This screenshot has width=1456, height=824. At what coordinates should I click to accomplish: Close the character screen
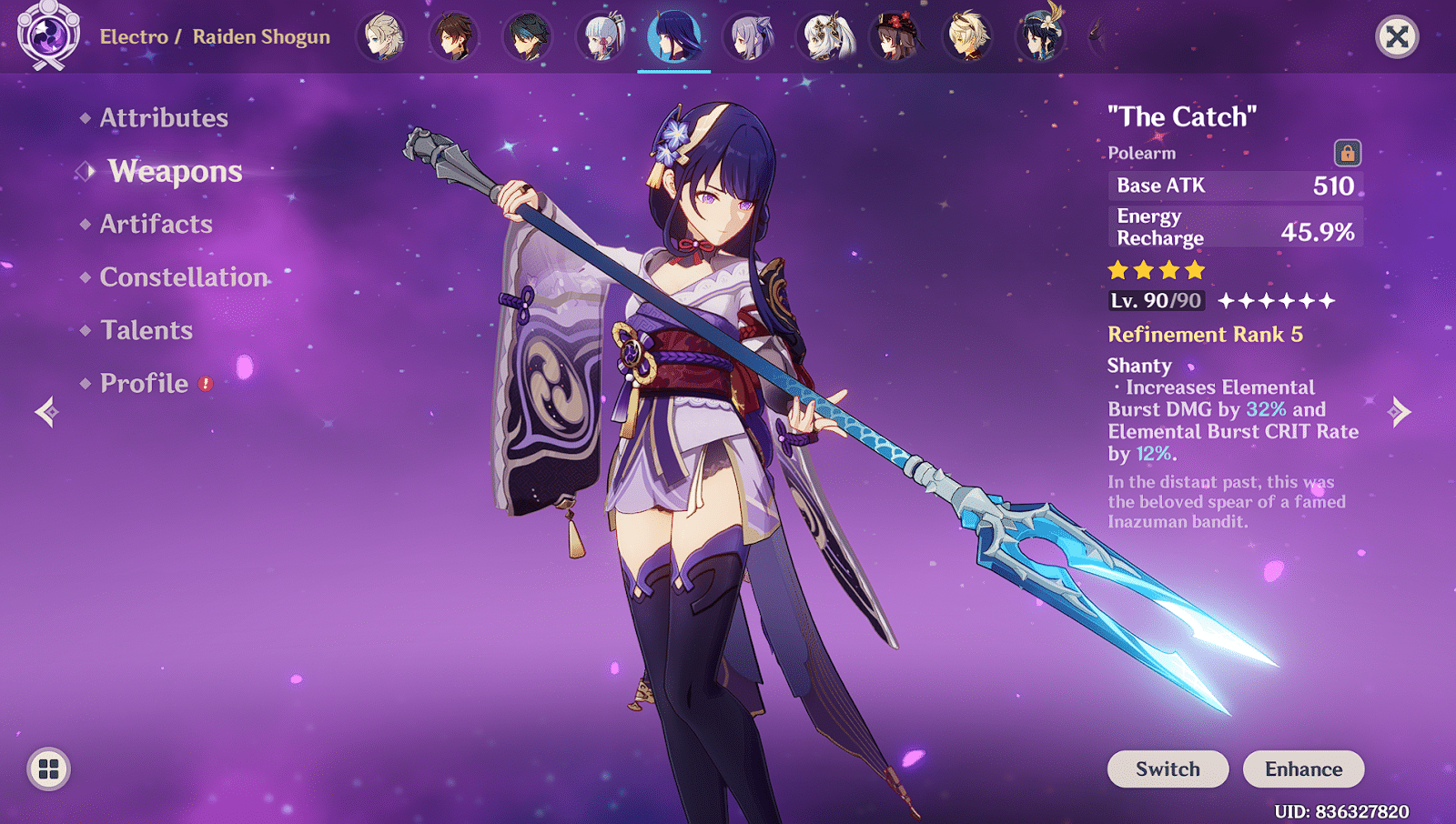click(1397, 36)
